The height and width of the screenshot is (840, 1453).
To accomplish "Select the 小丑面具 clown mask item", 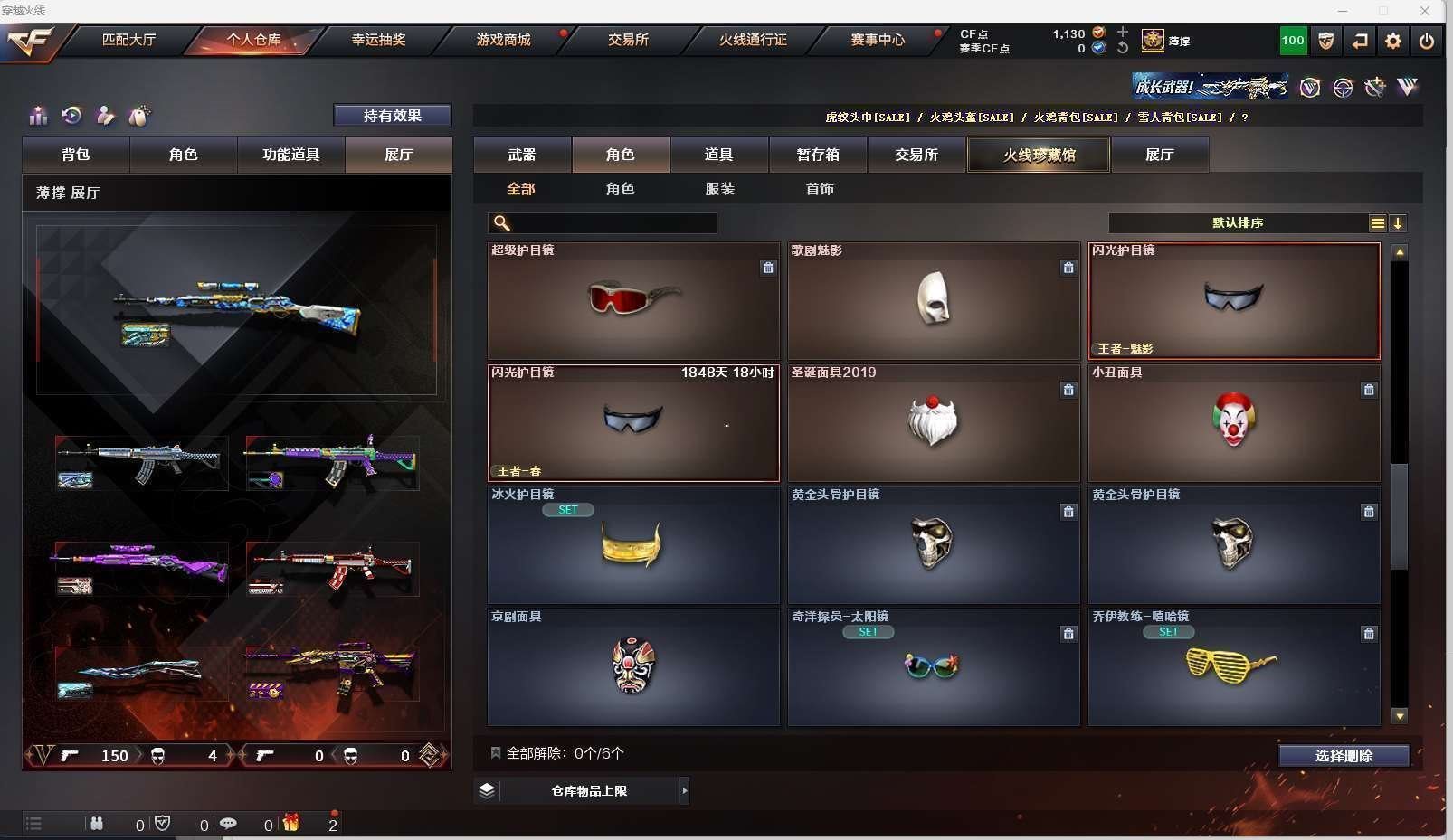I will [1233, 423].
